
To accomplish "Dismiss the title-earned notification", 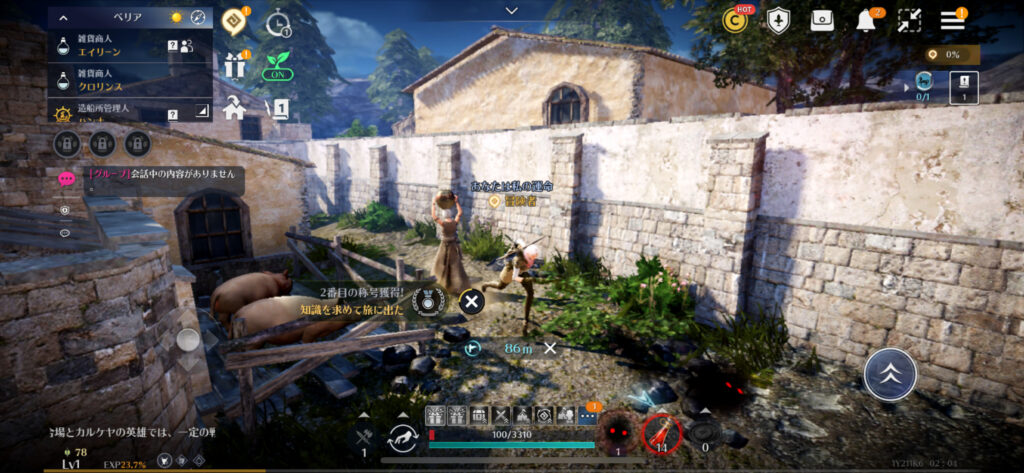I will (471, 300).
